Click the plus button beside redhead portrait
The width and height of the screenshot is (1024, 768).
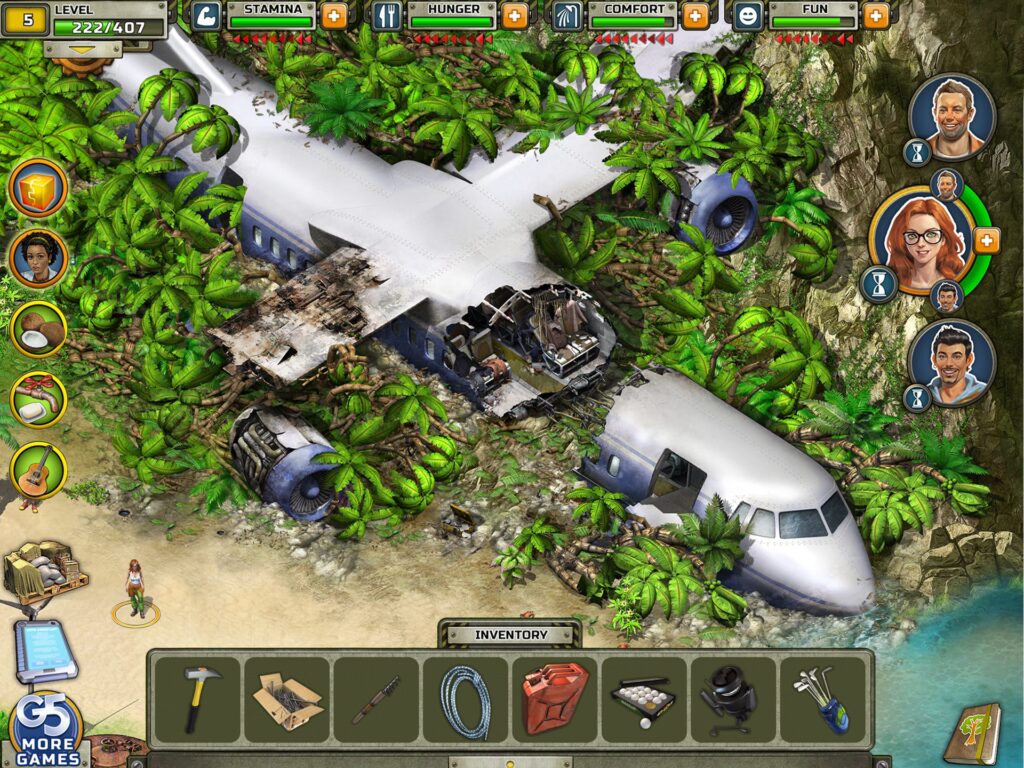tap(986, 240)
